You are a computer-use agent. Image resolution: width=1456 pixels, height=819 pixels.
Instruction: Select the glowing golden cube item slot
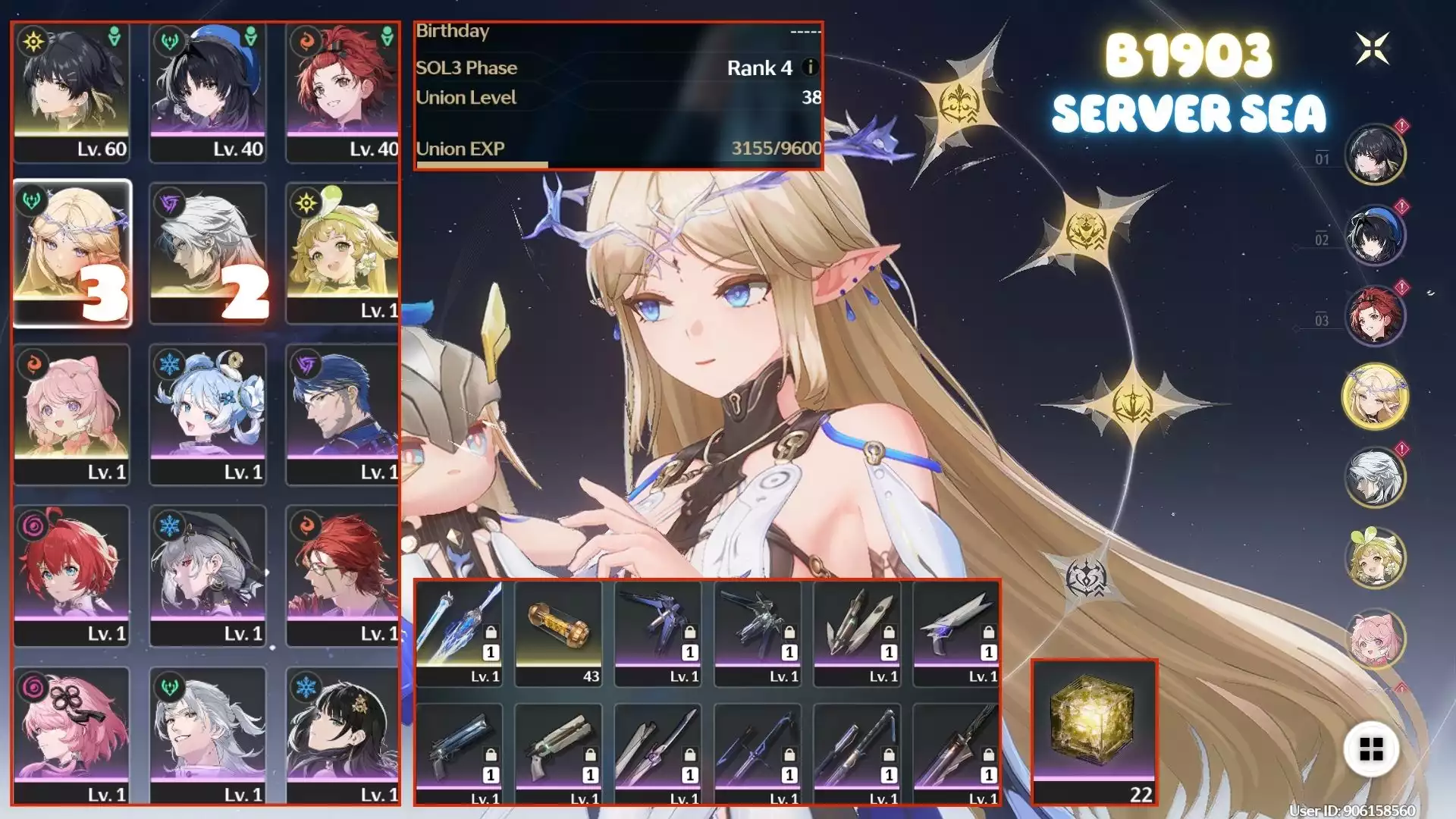pos(1094,732)
